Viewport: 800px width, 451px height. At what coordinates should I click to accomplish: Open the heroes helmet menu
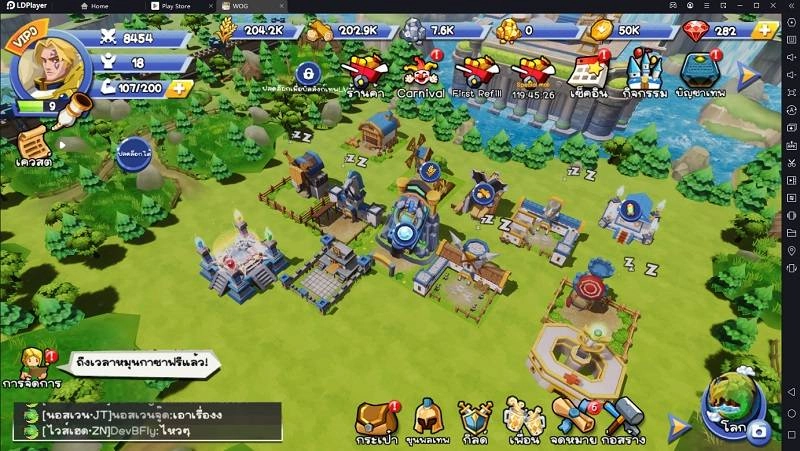(428, 420)
